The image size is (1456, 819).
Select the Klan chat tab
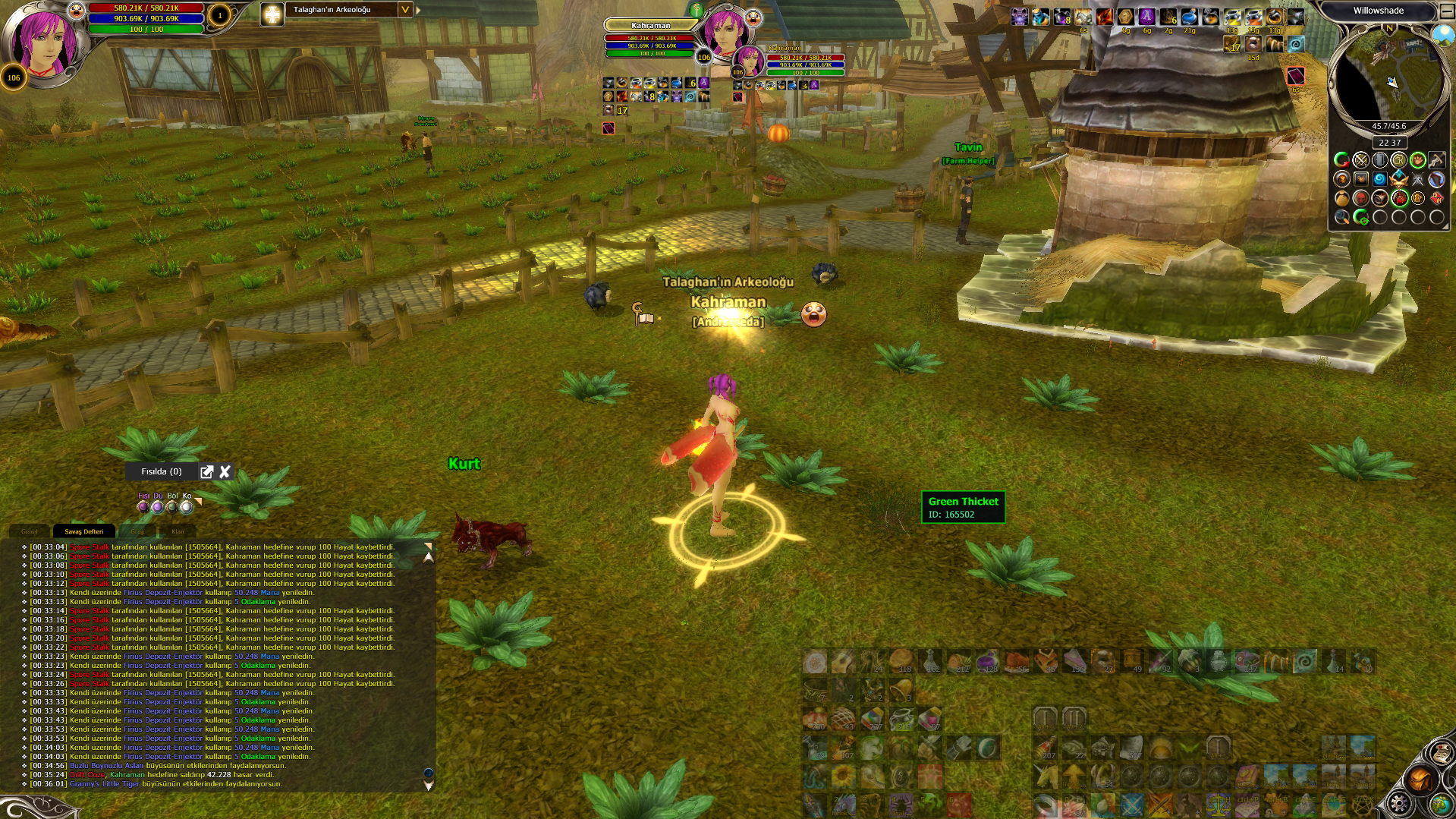coord(178,531)
